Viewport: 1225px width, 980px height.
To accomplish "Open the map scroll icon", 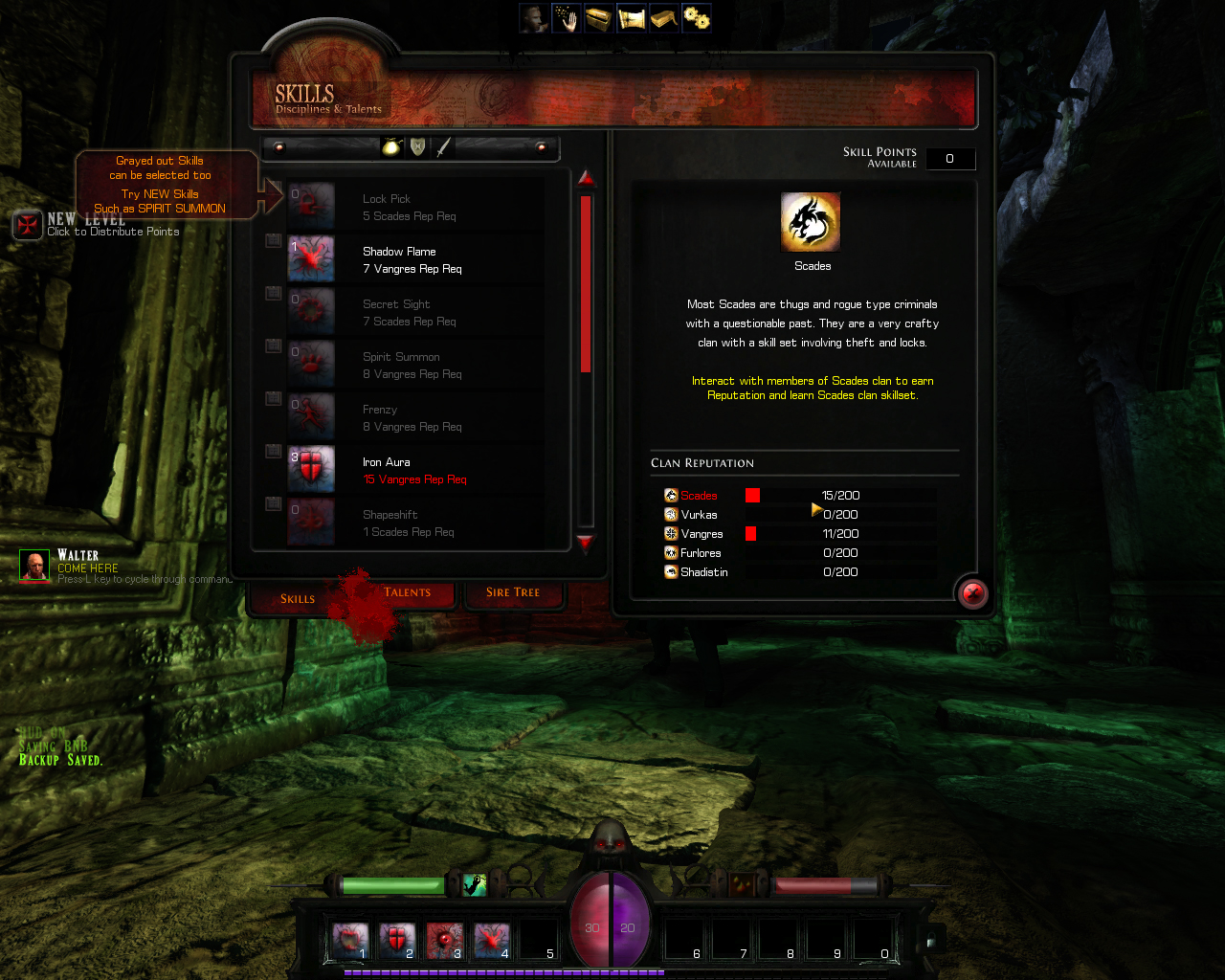I will point(630,17).
